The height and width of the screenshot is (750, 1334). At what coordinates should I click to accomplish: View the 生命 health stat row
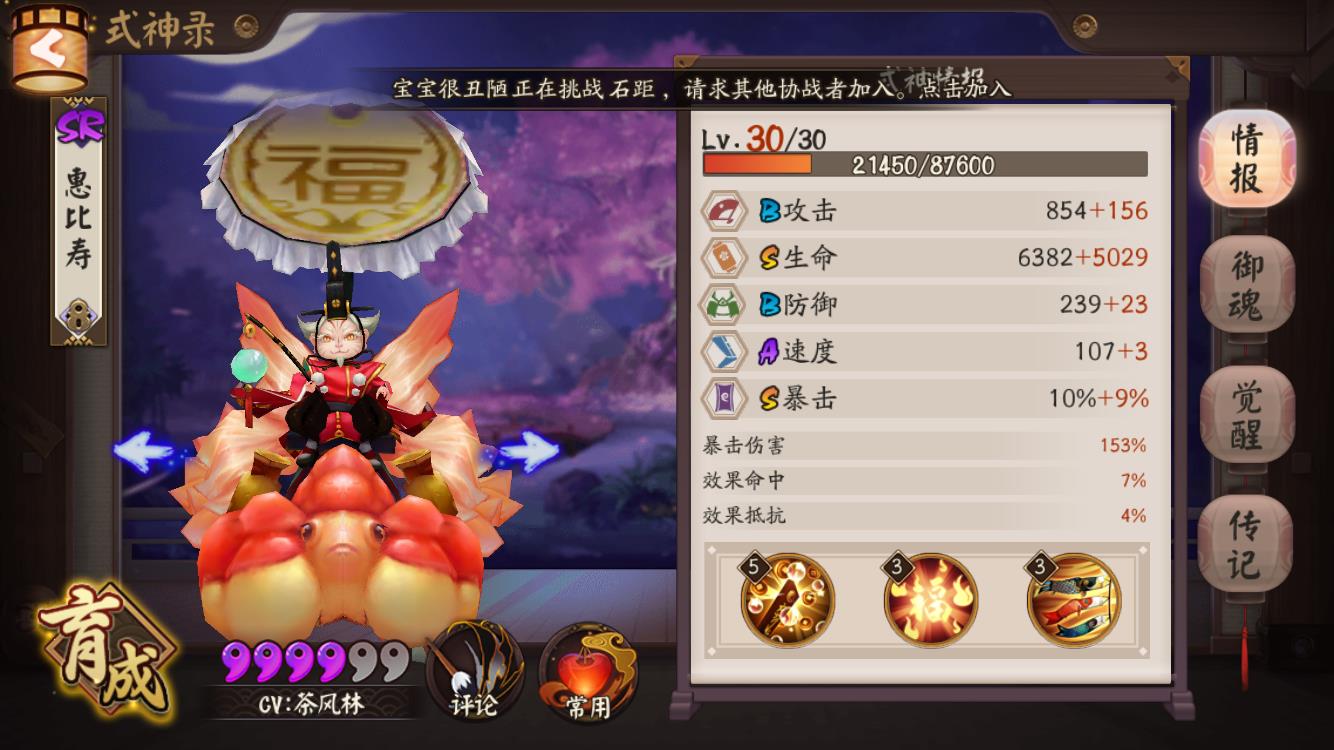click(x=926, y=258)
